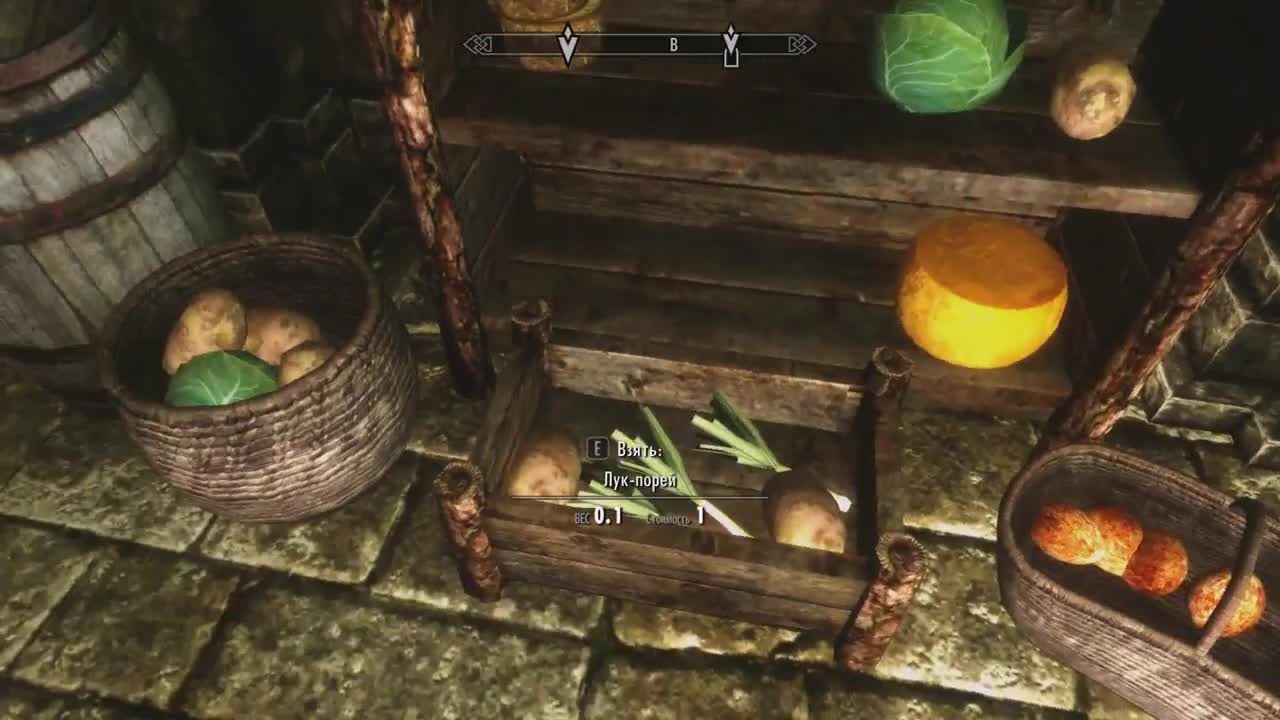This screenshot has height=720, width=1280.
Task: Click the cabbage in the left basket
Action: tap(222, 381)
